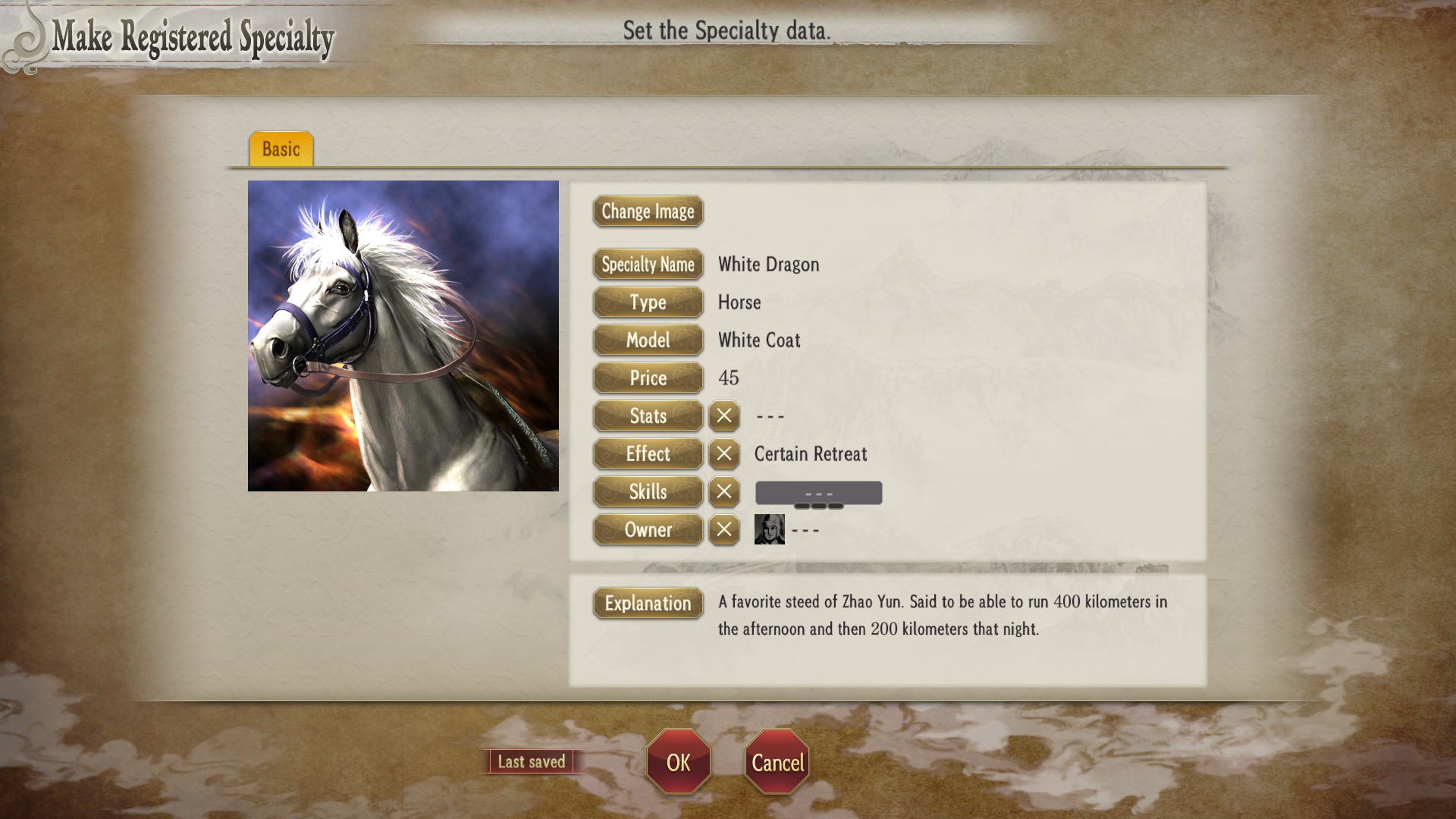The image size is (1456, 819).
Task: Open the Skills selection
Action: click(x=648, y=492)
